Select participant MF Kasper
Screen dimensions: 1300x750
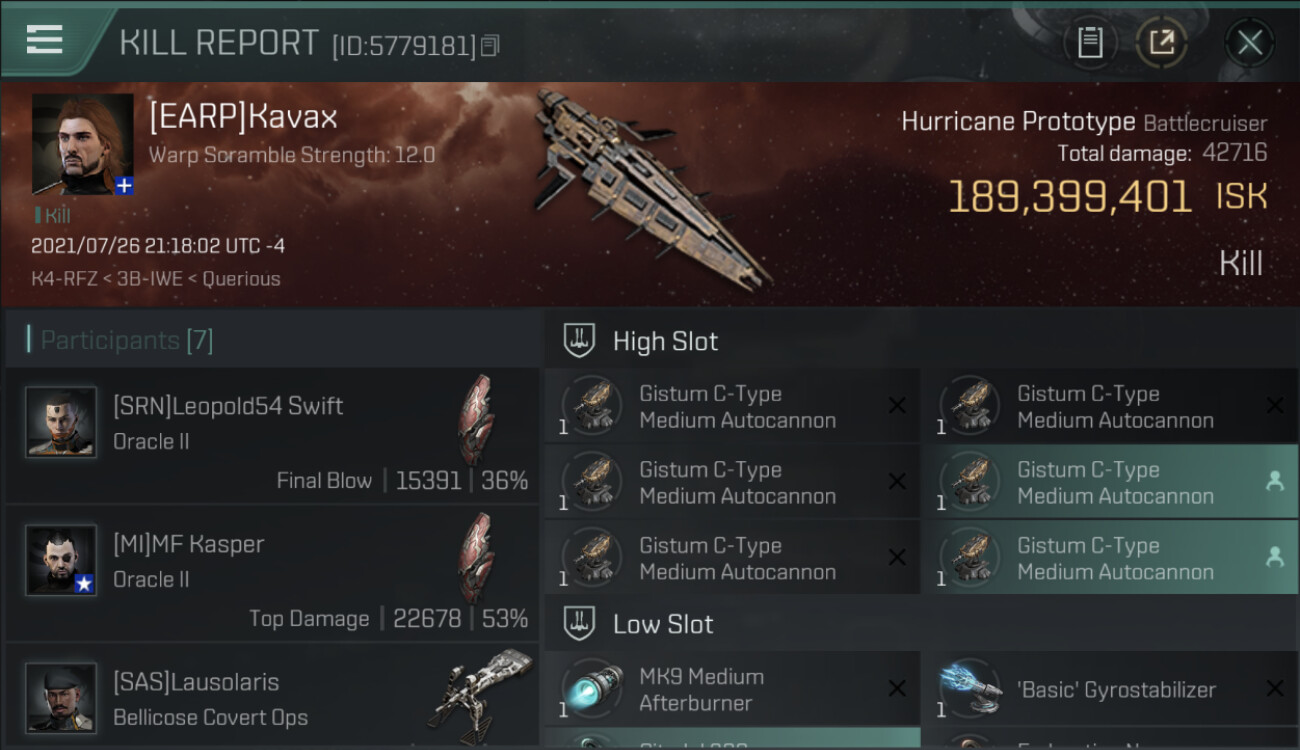click(x=272, y=573)
